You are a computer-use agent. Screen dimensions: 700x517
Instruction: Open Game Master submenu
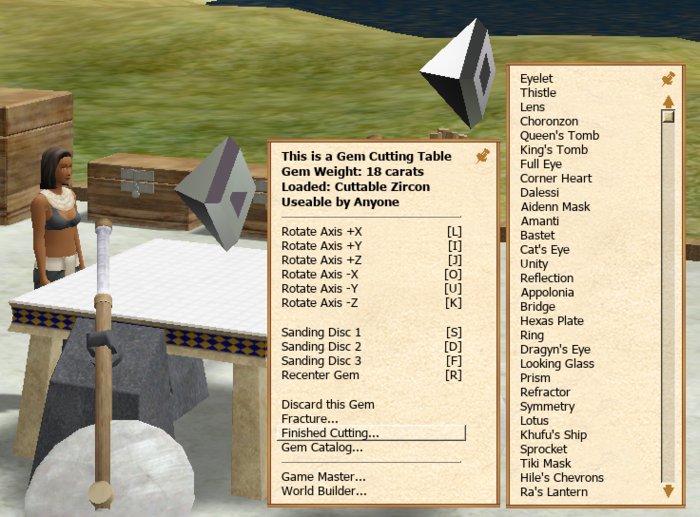[x=323, y=477]
